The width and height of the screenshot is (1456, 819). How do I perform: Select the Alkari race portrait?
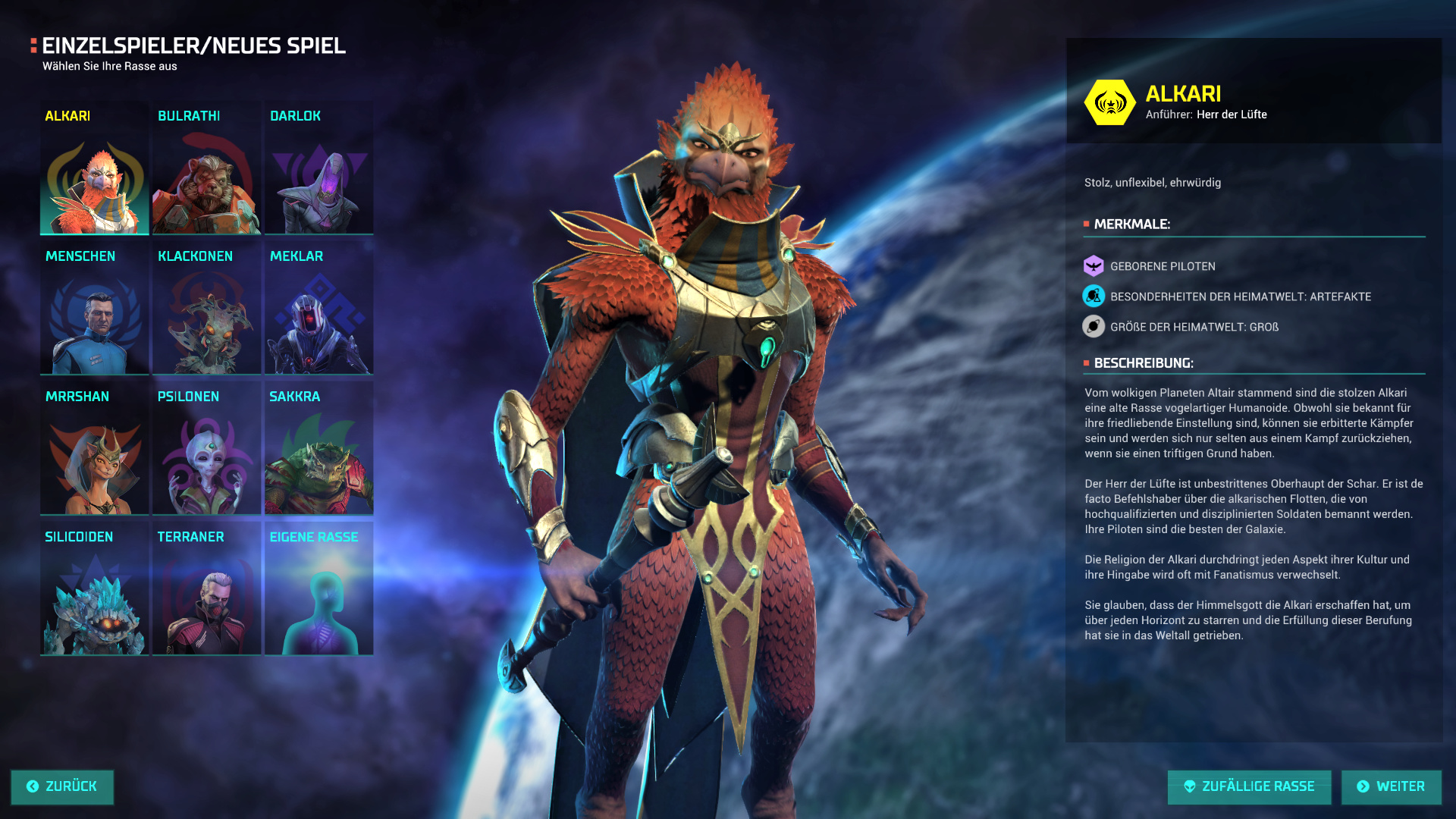[94, 169]
